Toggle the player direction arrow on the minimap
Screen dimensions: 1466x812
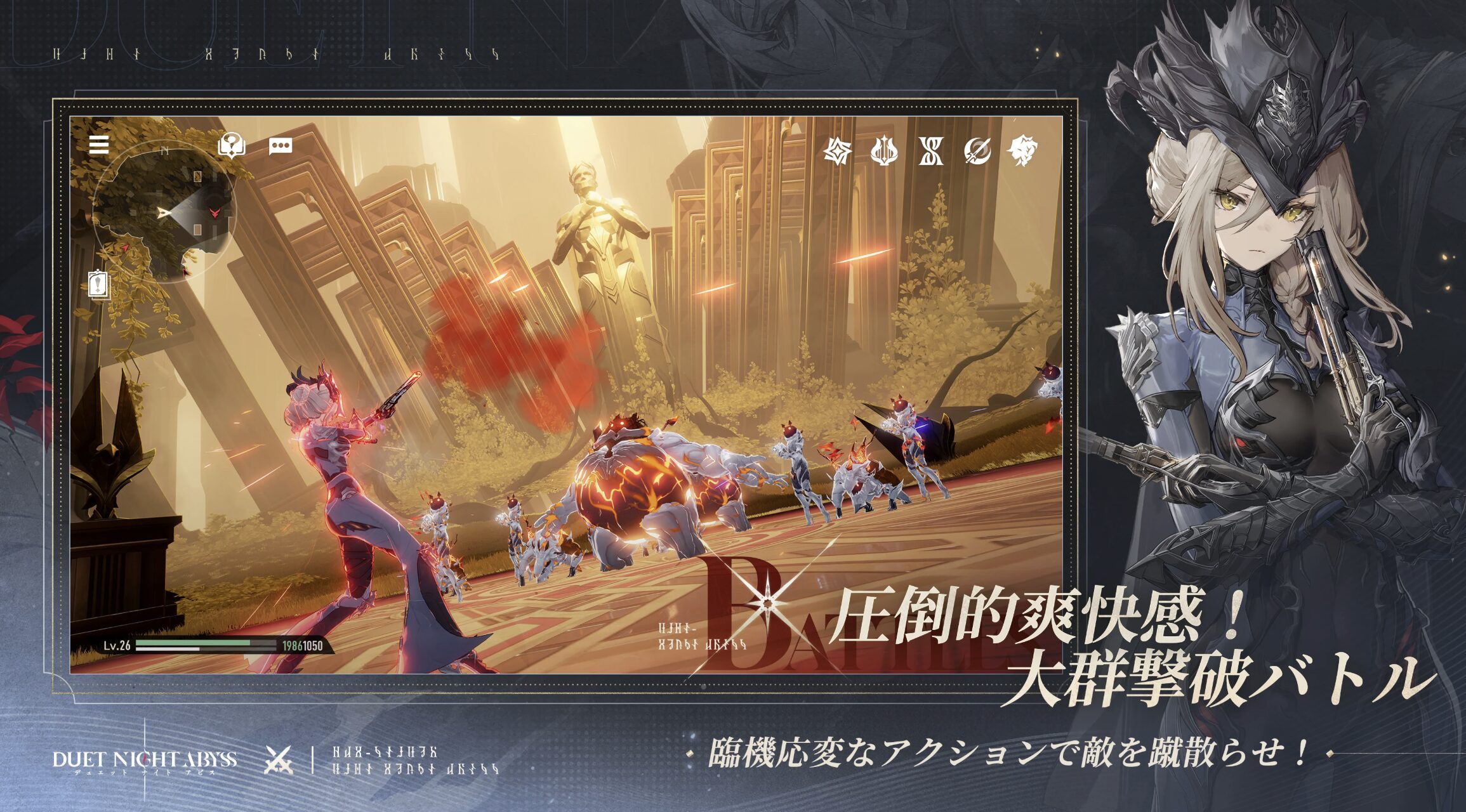164,212
